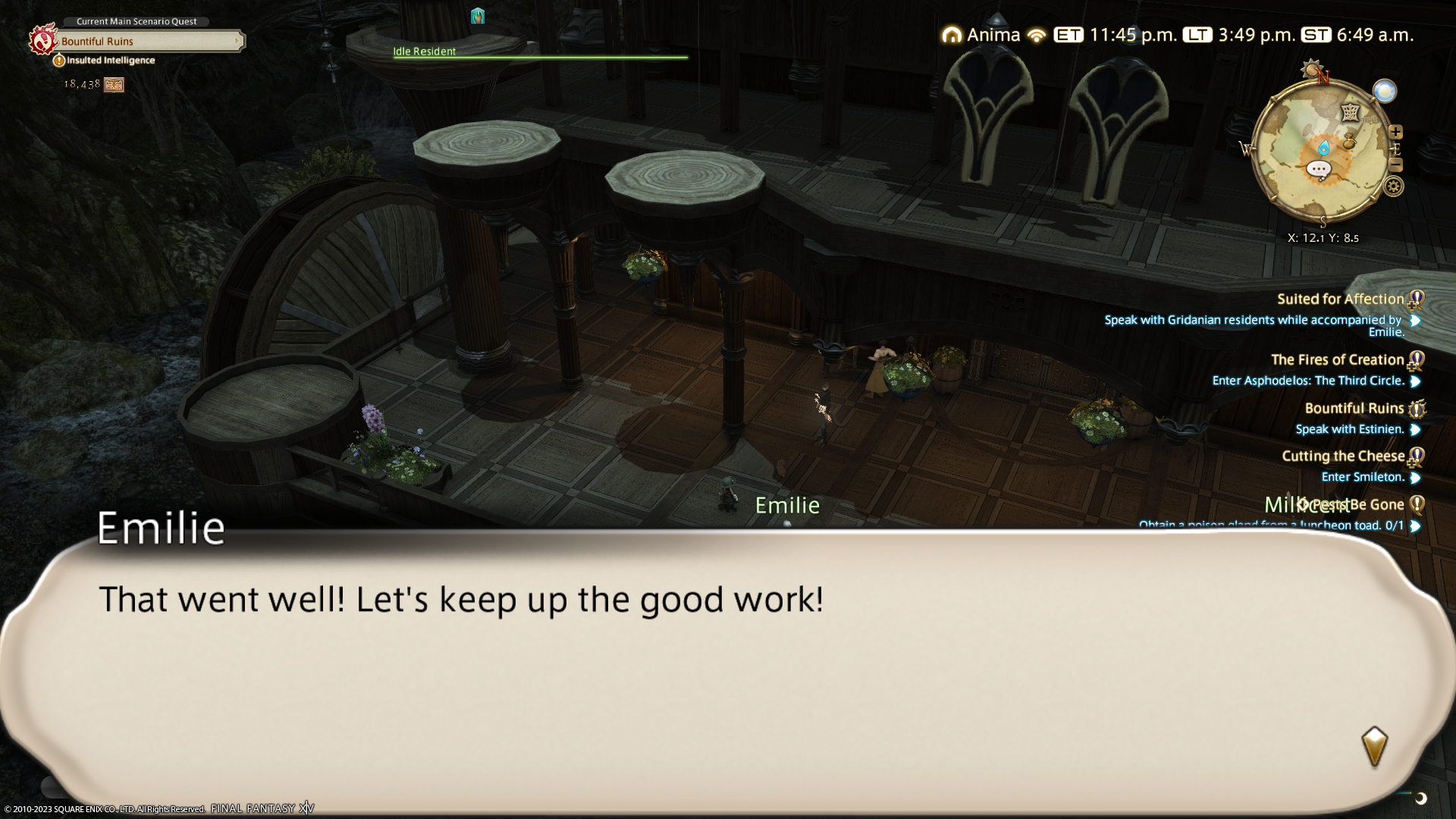Select Bountiful Ruins in the duty list

[x=1354, y=409]
